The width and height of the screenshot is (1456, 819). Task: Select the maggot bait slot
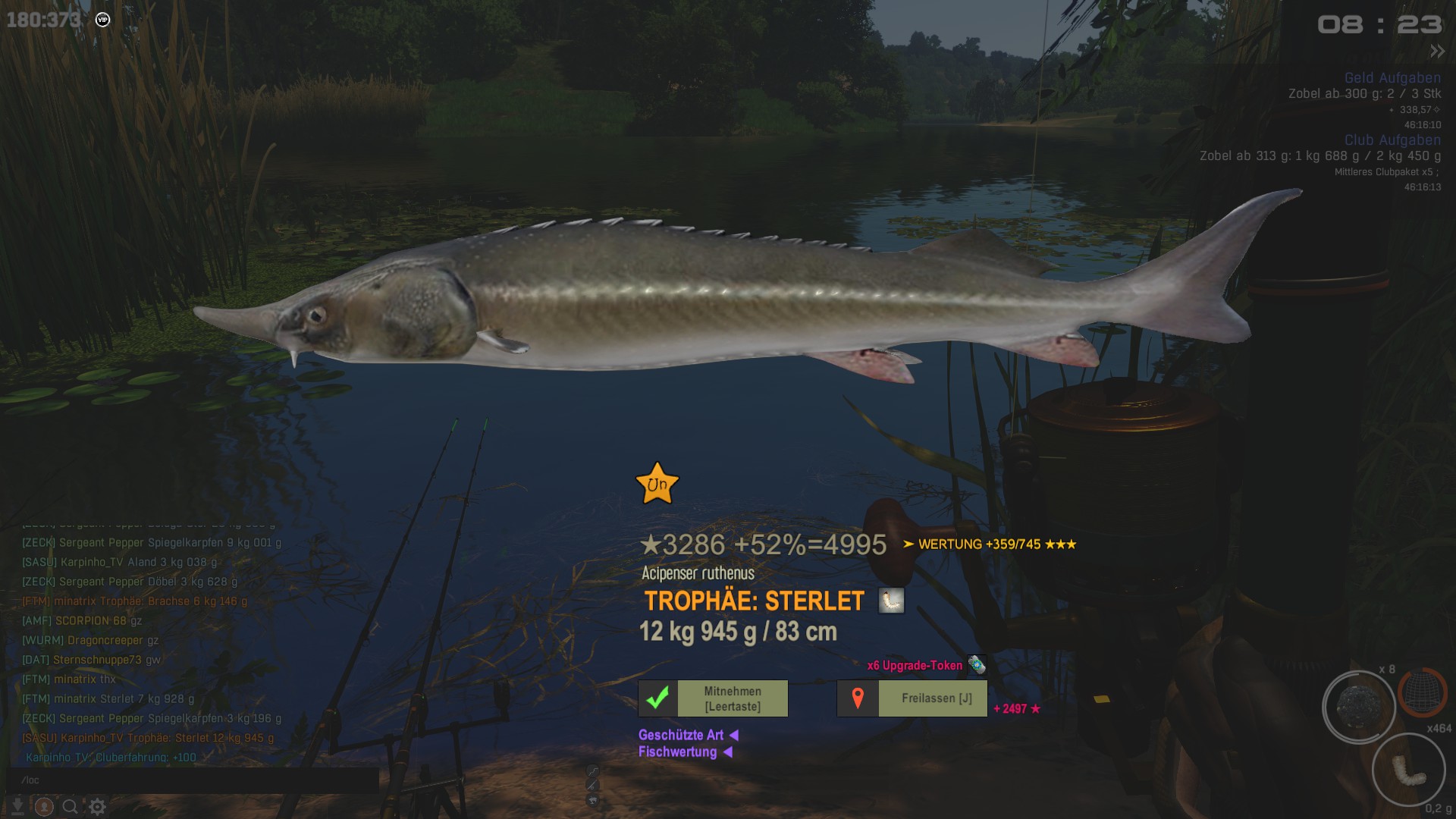[1408, 770]
